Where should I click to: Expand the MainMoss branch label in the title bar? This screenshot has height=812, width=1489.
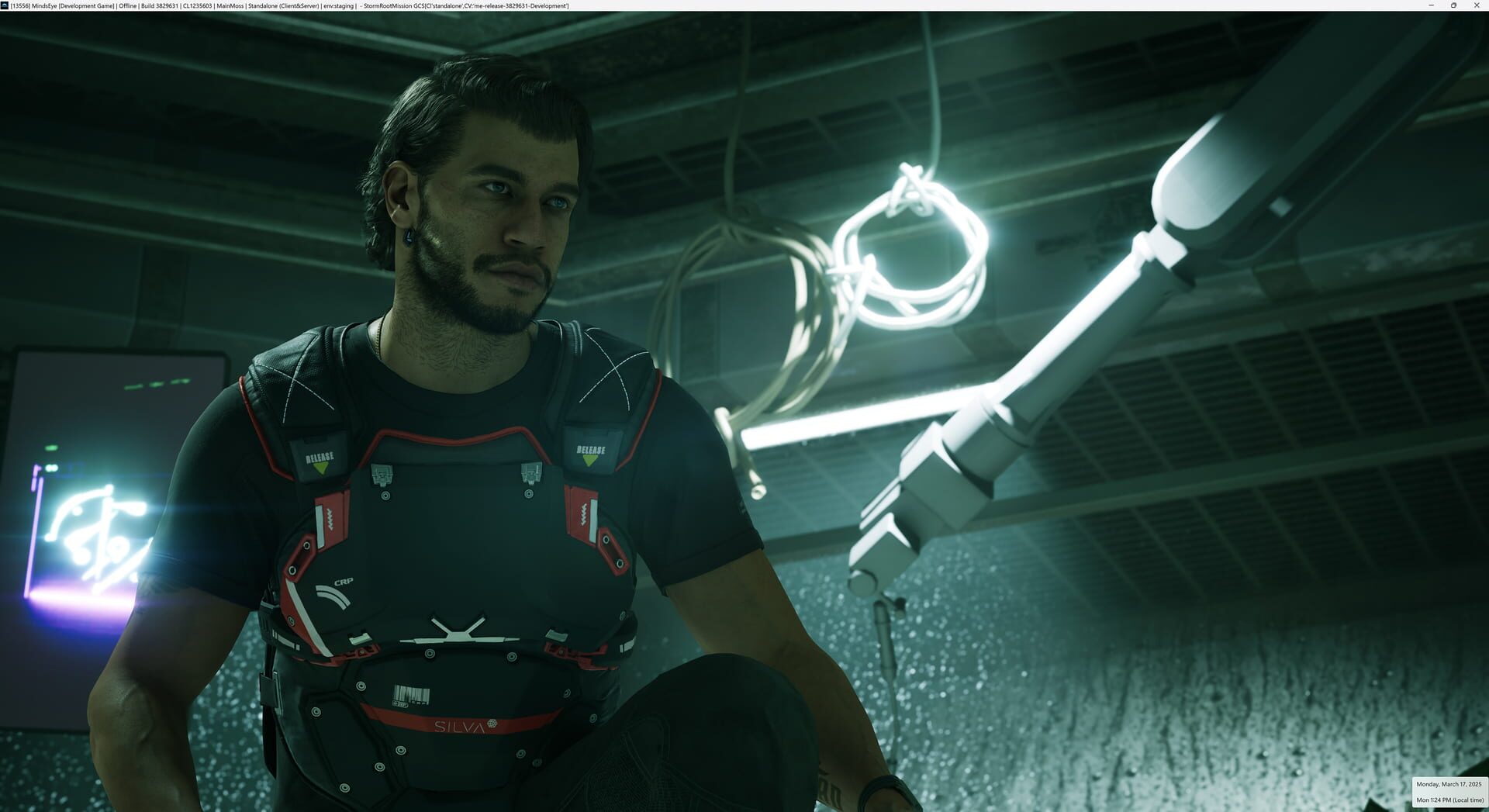229,5
